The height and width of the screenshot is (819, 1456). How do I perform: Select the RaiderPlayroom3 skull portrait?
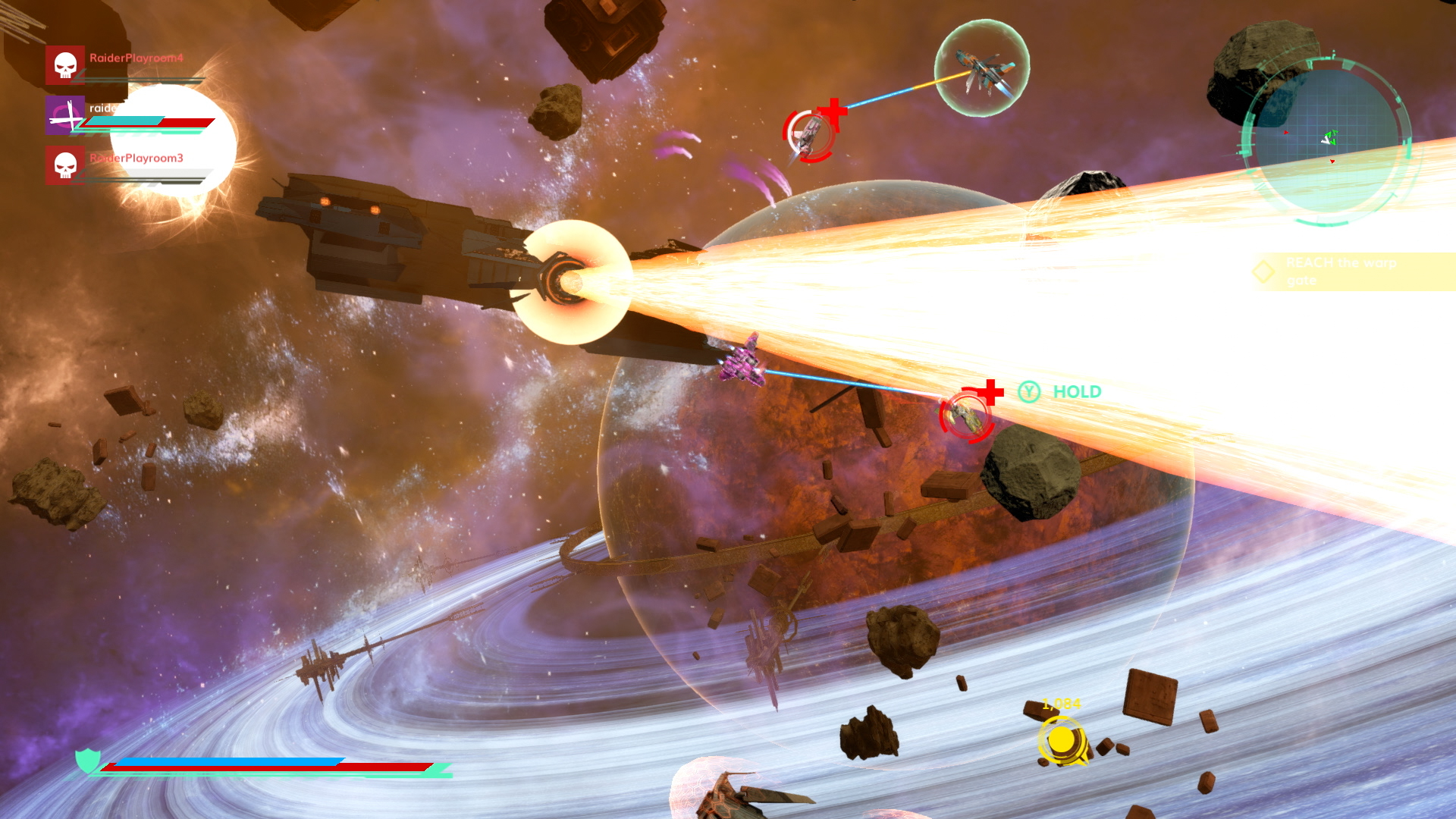pos(65,165)
